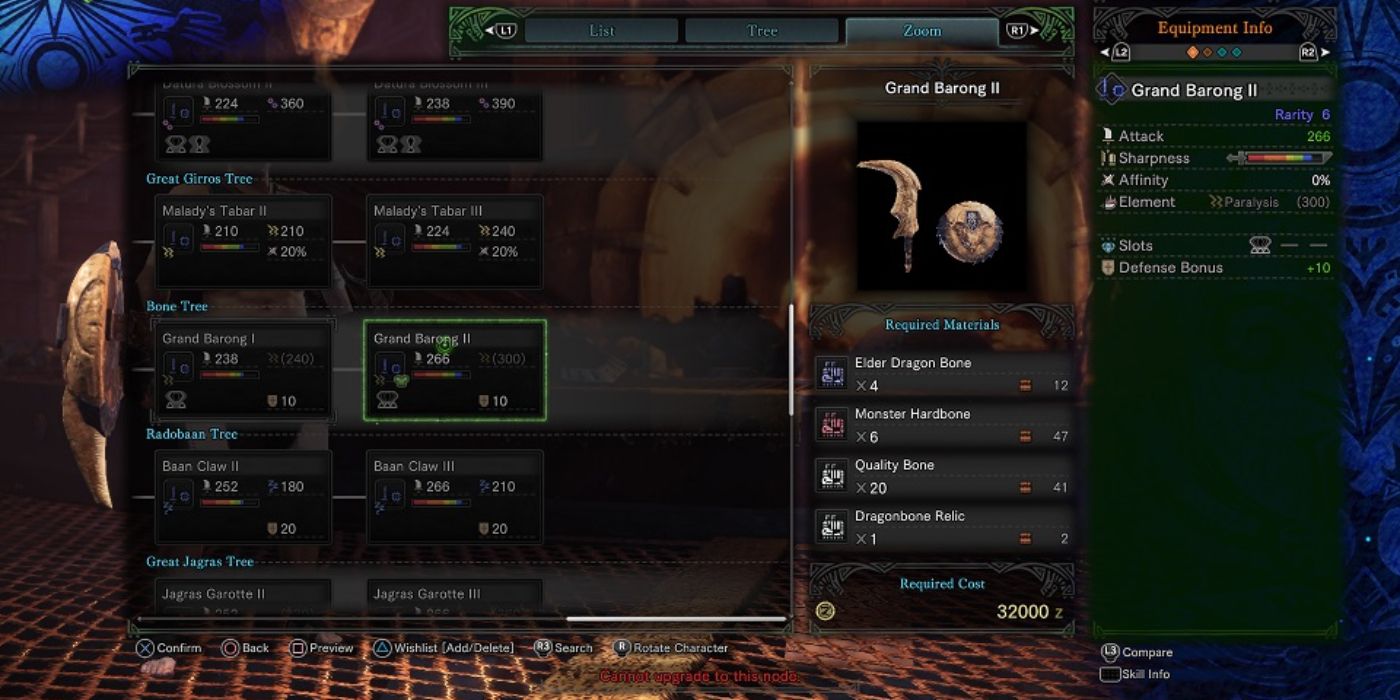1400x700 pixels.
Task: Pick the Grand Barong I weapon node
Action: pyautogui.click(x=243, y=369)
